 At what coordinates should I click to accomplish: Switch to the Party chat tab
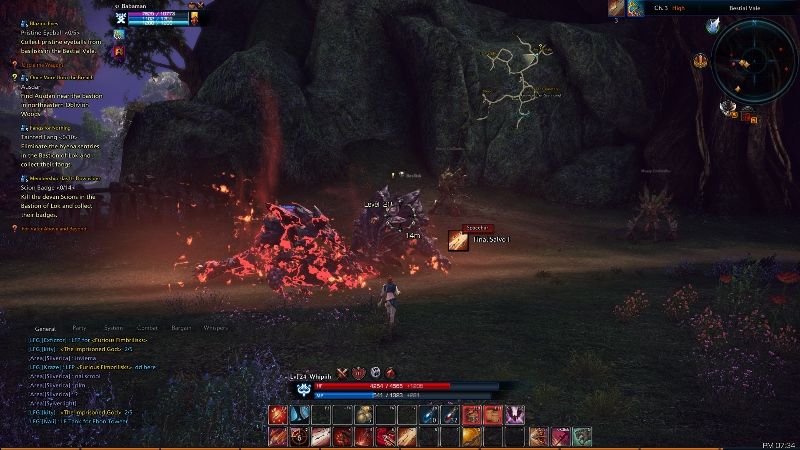[79, 327]
